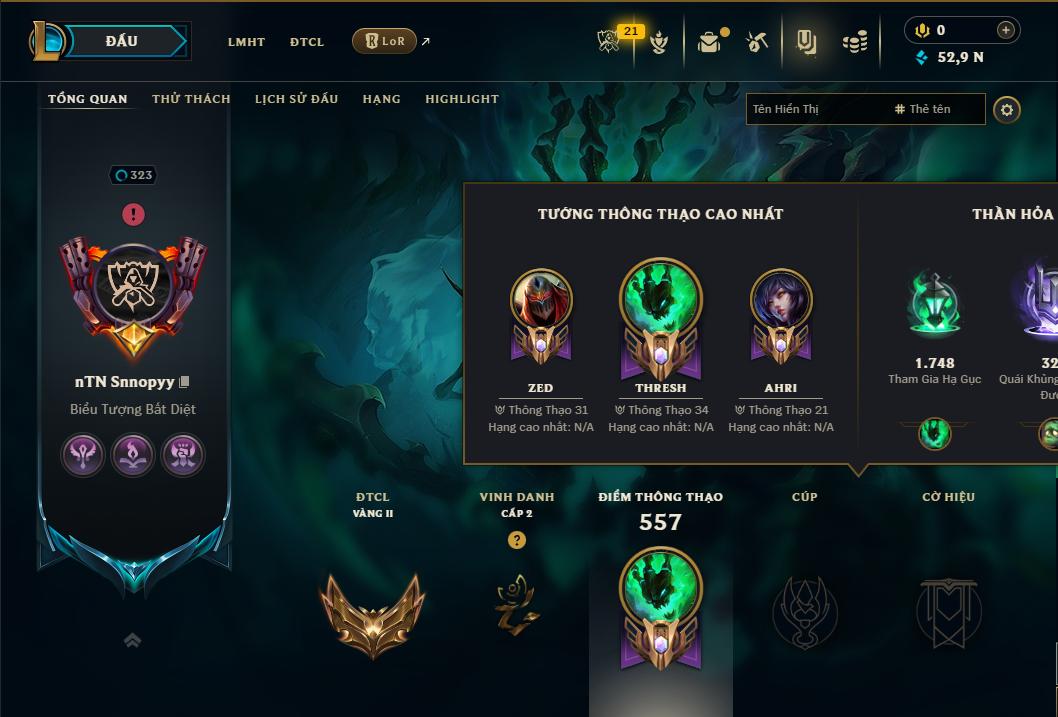Open the HIGHLIGHT tab

pos(462,99)
